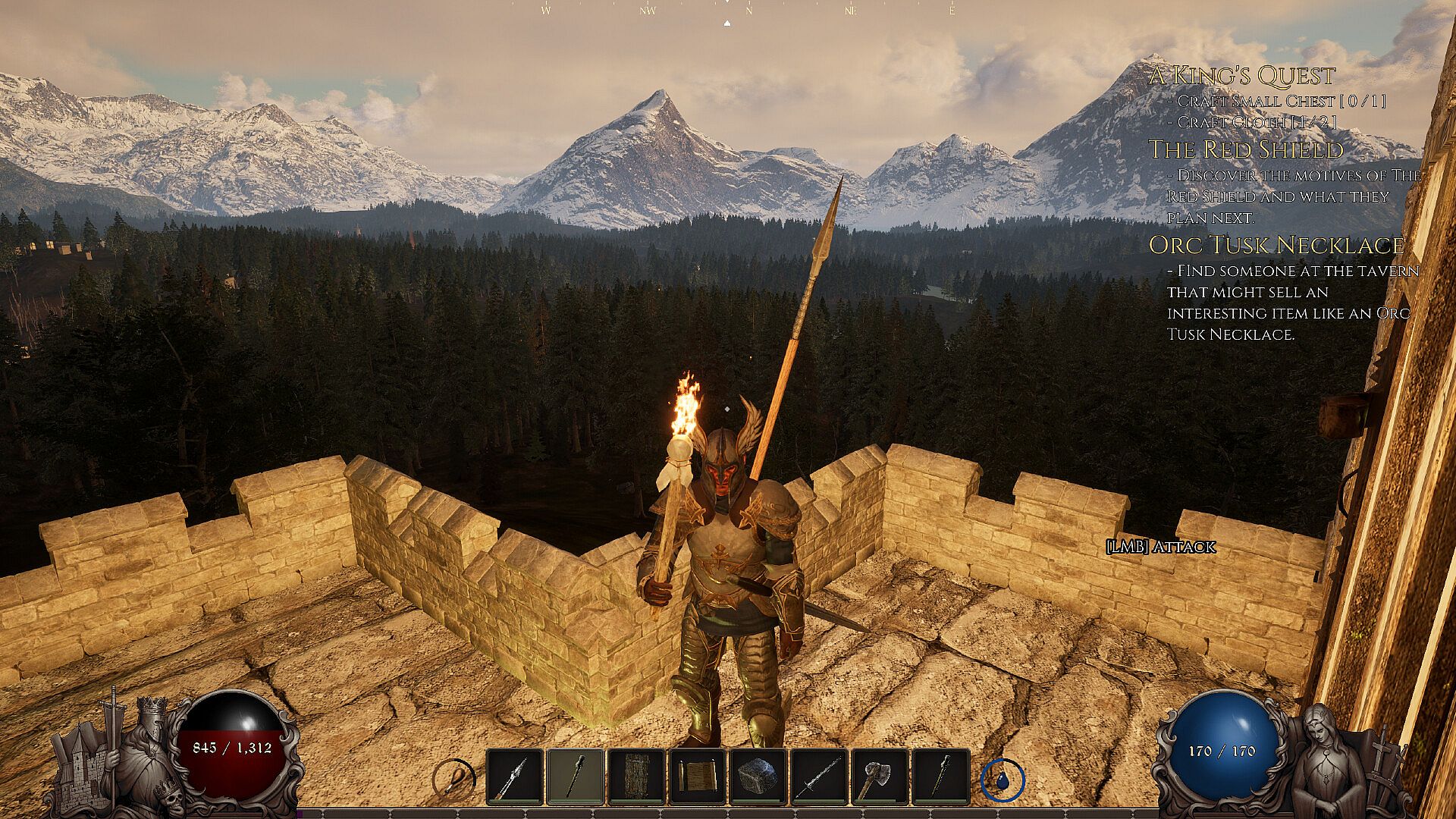Select the highlighted torch hotbar slot
Screen dimensions: 1456x819
[576, 777]
